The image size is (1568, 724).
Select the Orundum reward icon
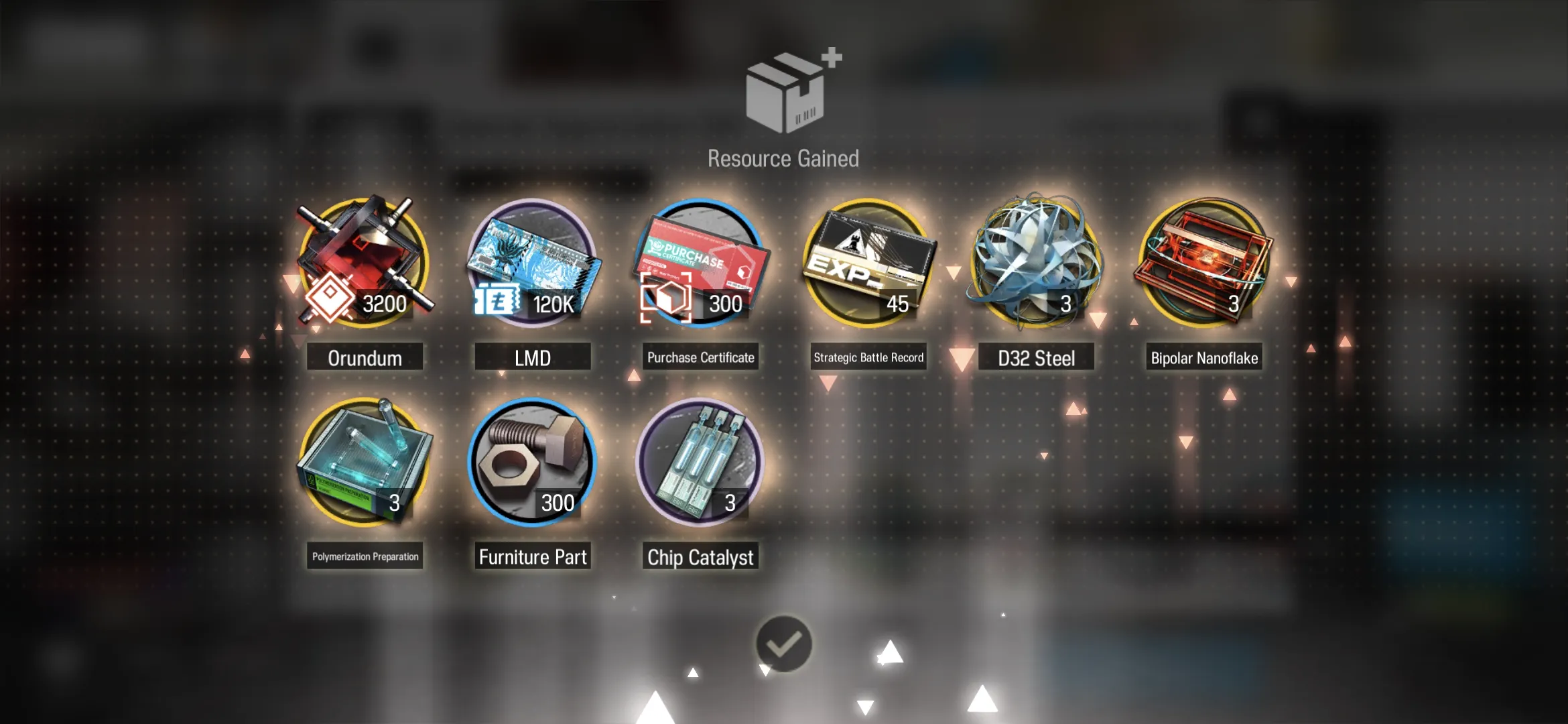tap(364, 263)
